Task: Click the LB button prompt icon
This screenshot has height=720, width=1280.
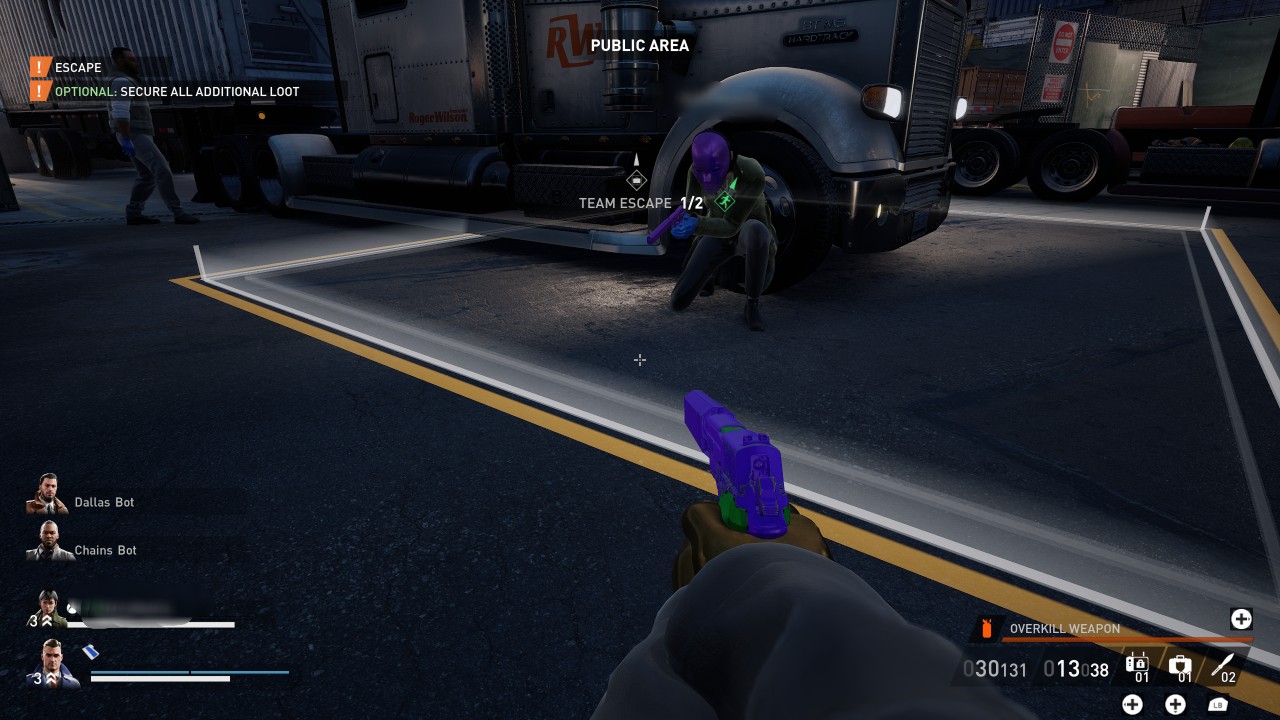Action: click(1218, 703)
